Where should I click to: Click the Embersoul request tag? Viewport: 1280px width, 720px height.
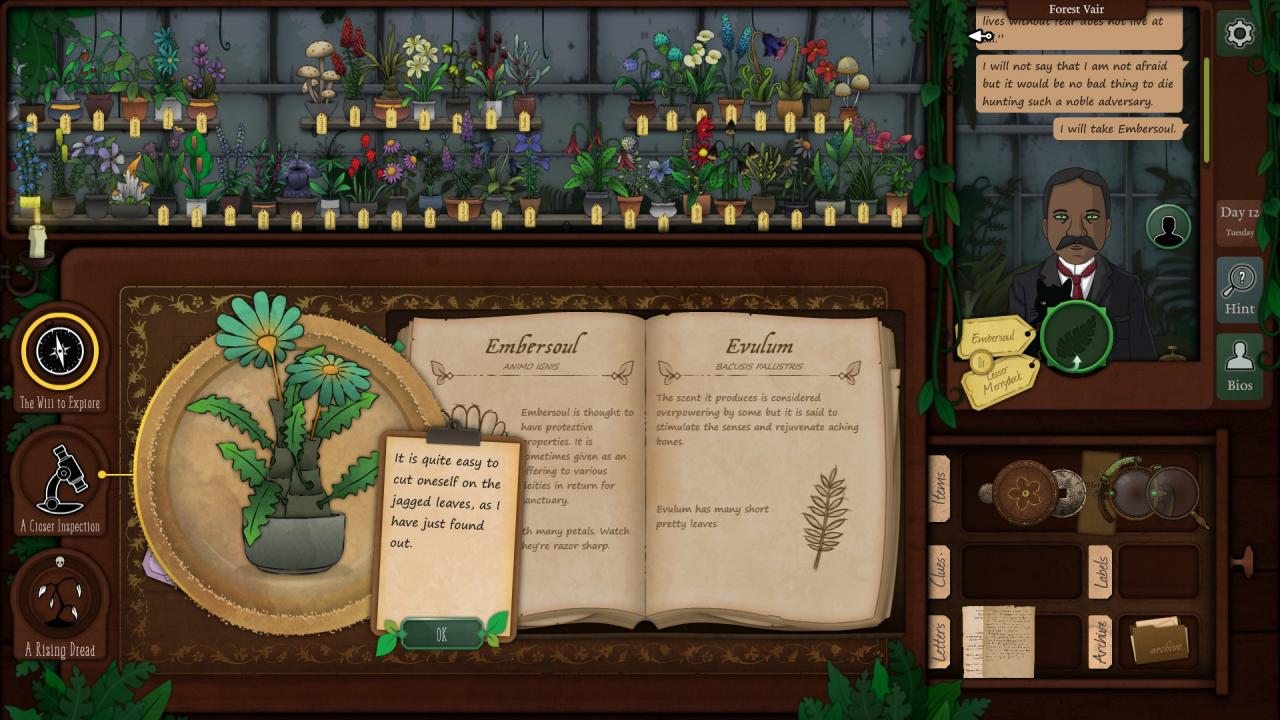[x=993, y=338]
